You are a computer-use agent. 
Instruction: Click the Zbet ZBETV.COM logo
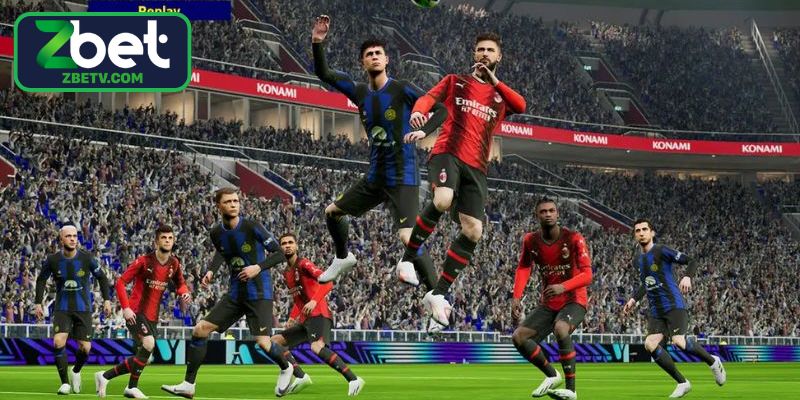coord(102,51)
